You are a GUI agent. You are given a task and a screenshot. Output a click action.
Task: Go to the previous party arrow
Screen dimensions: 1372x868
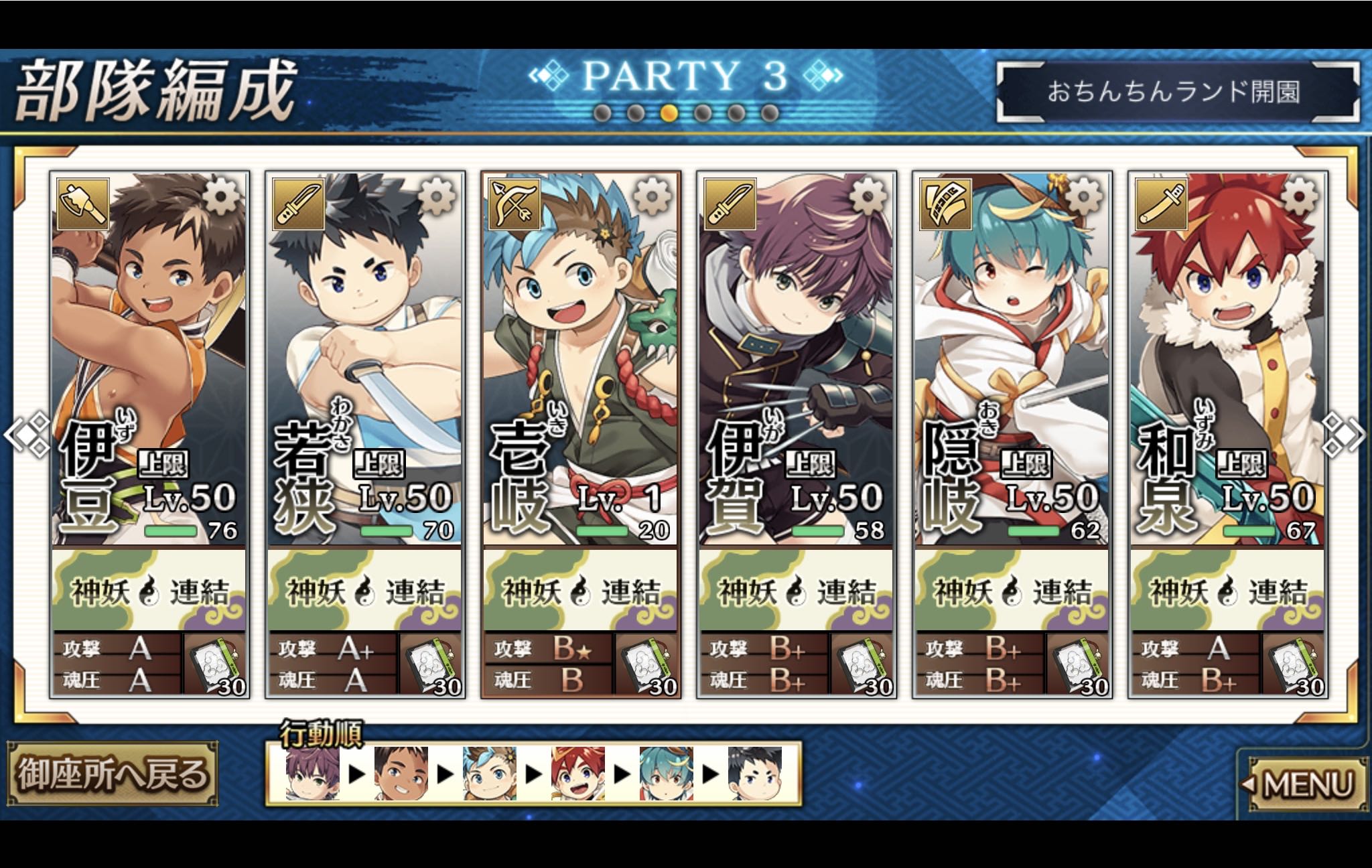[27, 435]
